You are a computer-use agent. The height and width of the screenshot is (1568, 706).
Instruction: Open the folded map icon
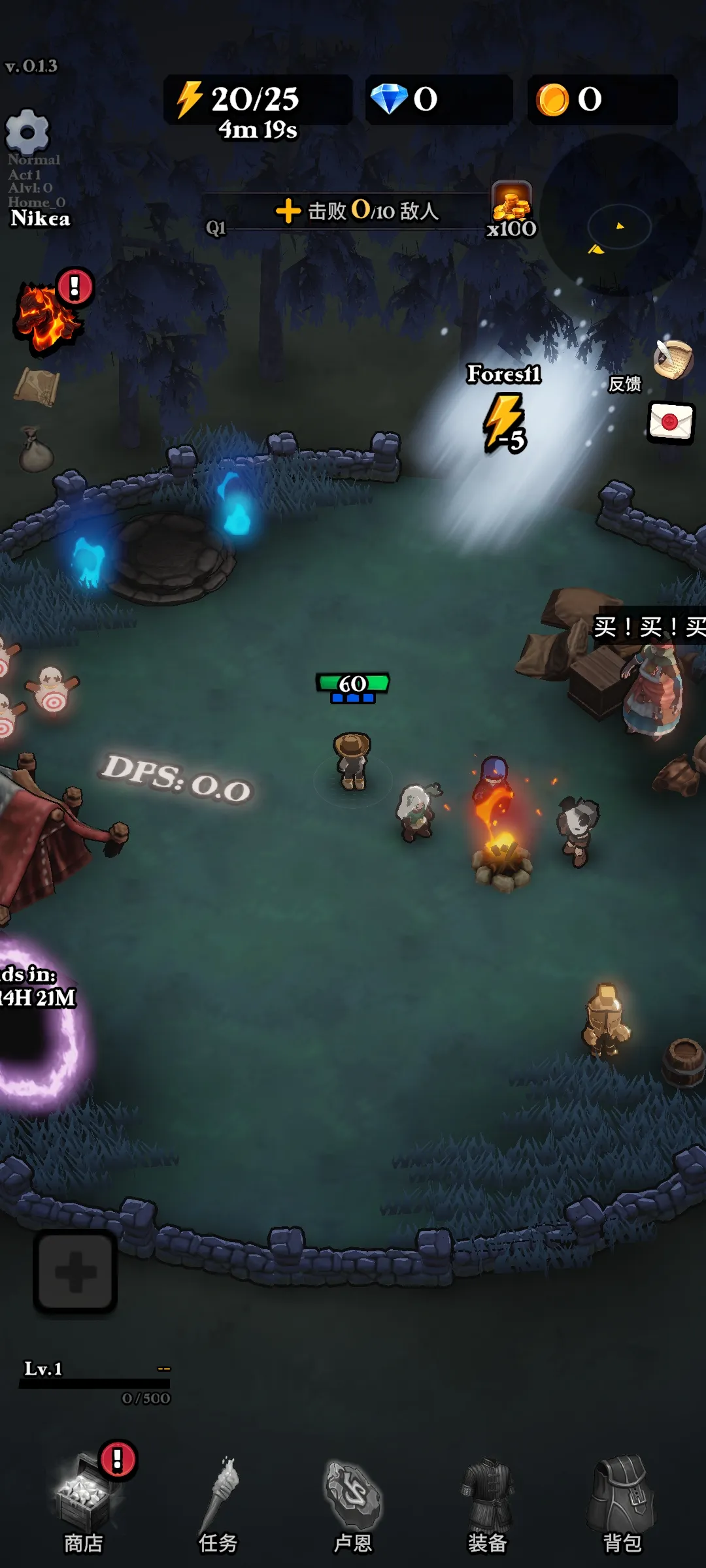click(x=37, y=386)
